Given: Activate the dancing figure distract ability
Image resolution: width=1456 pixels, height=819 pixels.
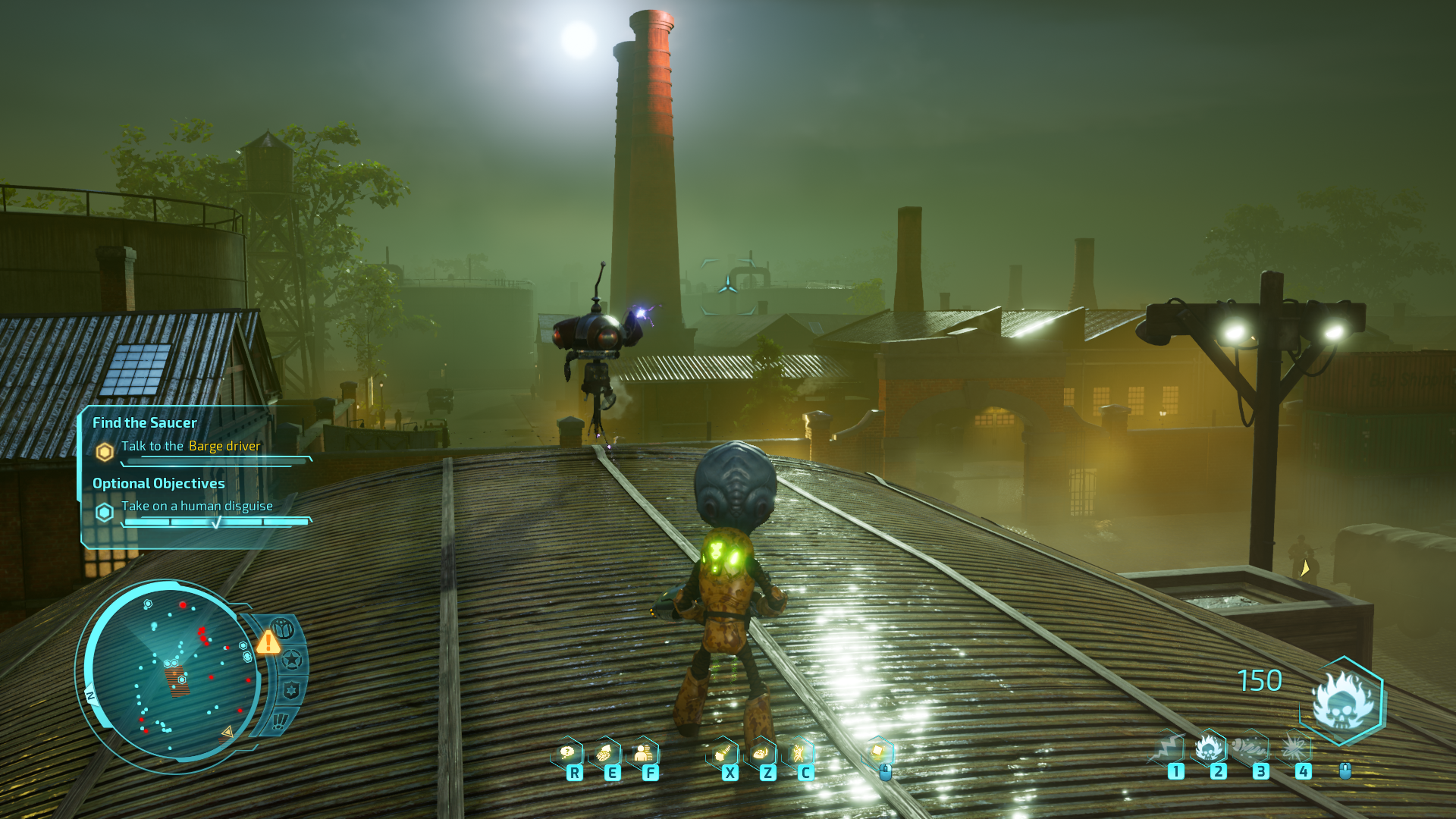Looking at the screenshot, I should 798,753.
